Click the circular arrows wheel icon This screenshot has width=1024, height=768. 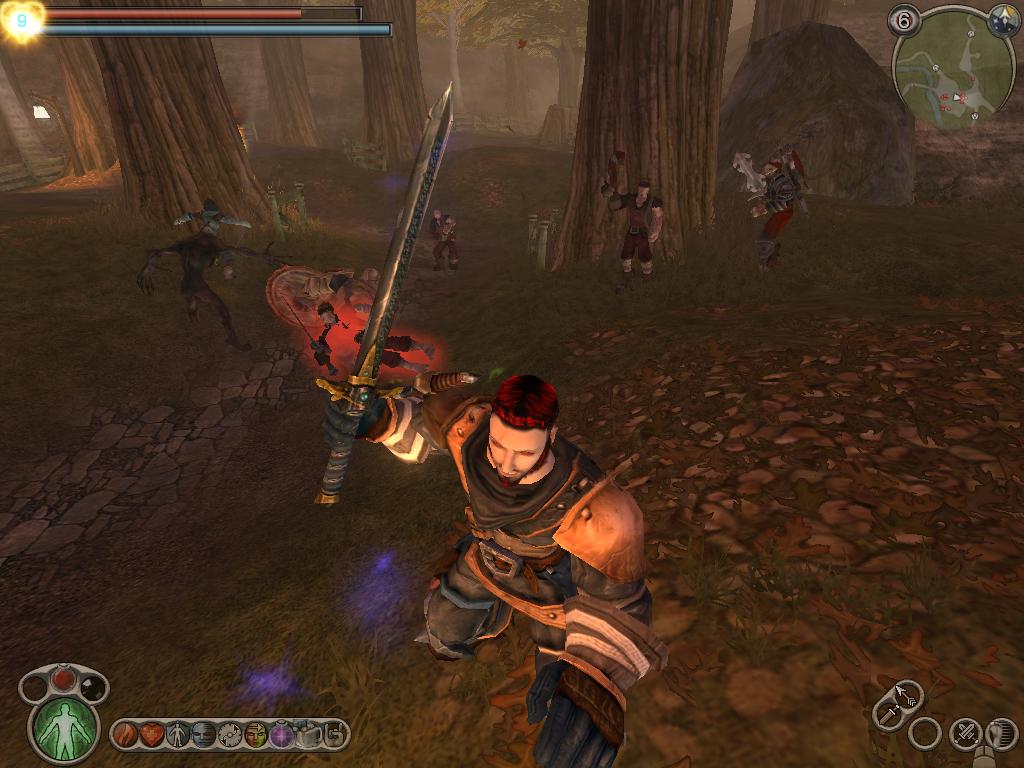(230, 735)
